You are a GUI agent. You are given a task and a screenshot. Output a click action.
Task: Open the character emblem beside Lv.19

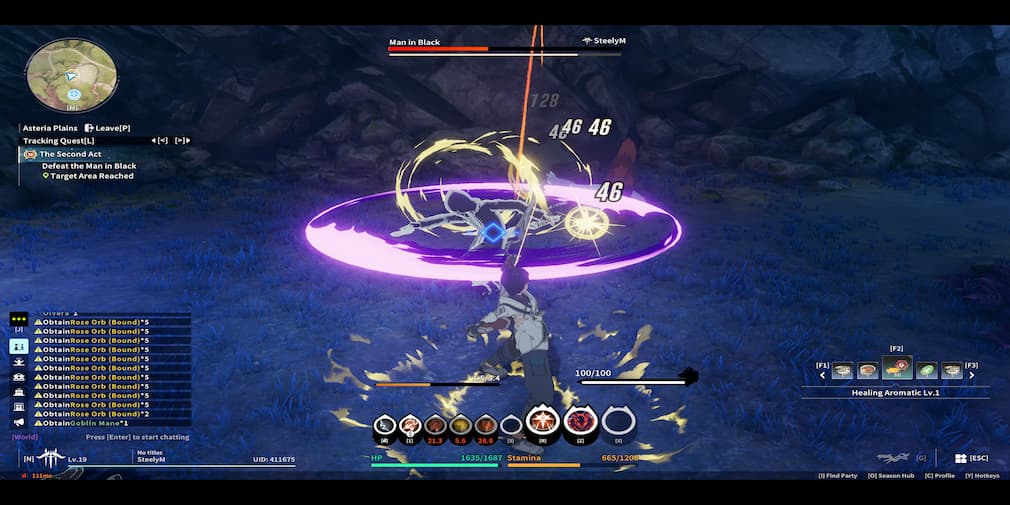(x=50, y=459)
